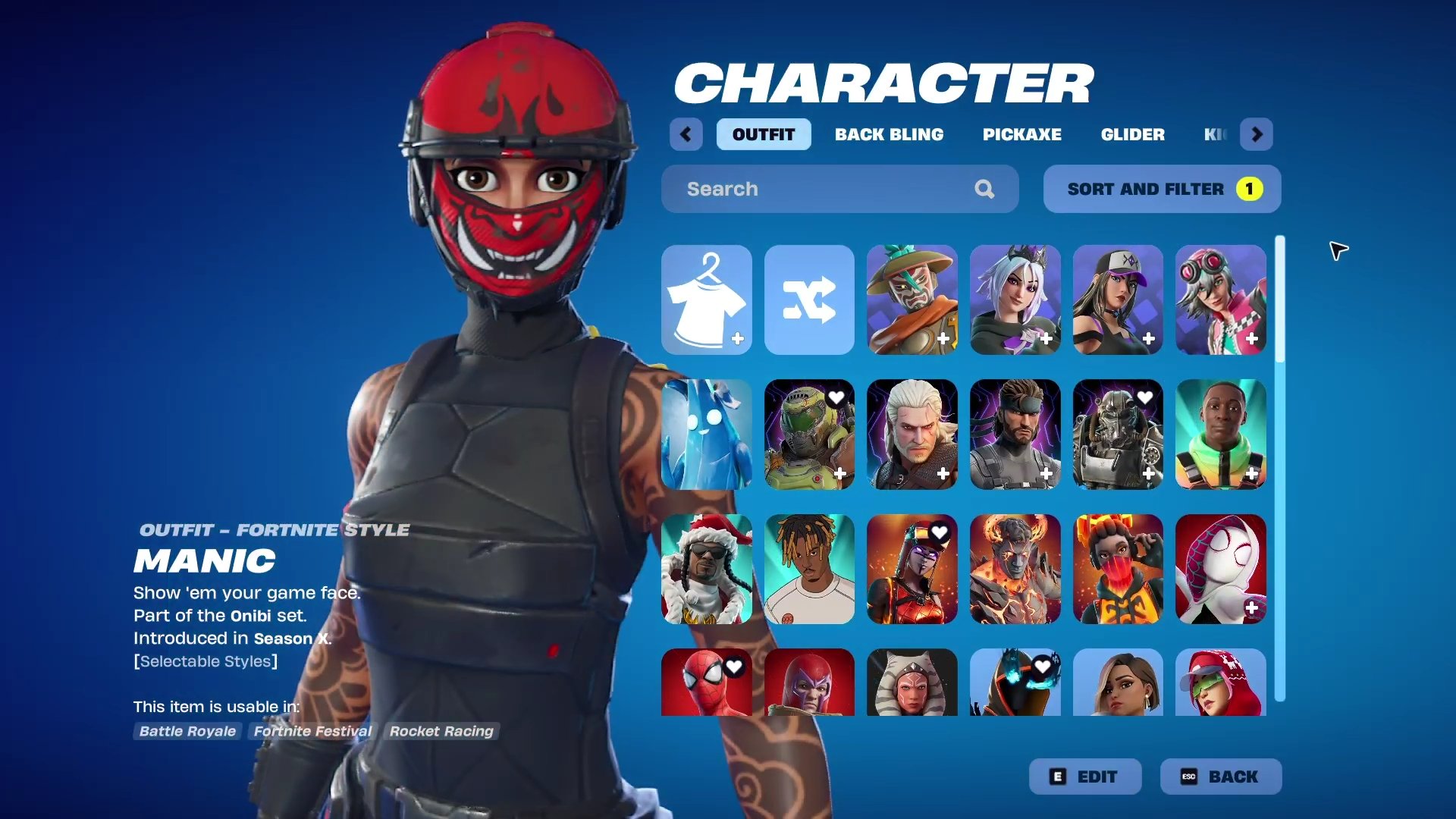Open the previous category arrow
The image size is (1456, 819).
[686, 134]
